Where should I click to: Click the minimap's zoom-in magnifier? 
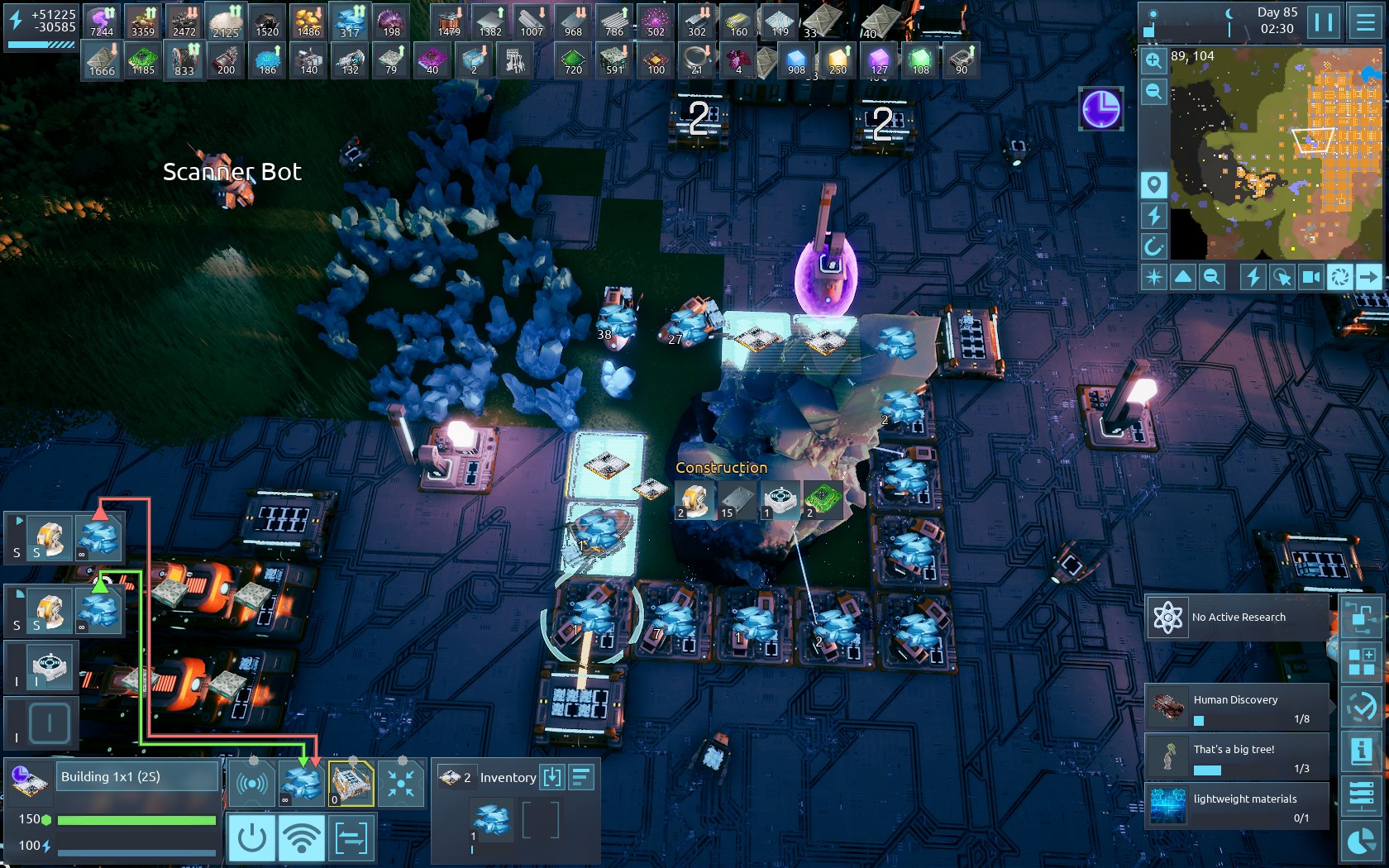(1154, 60)
